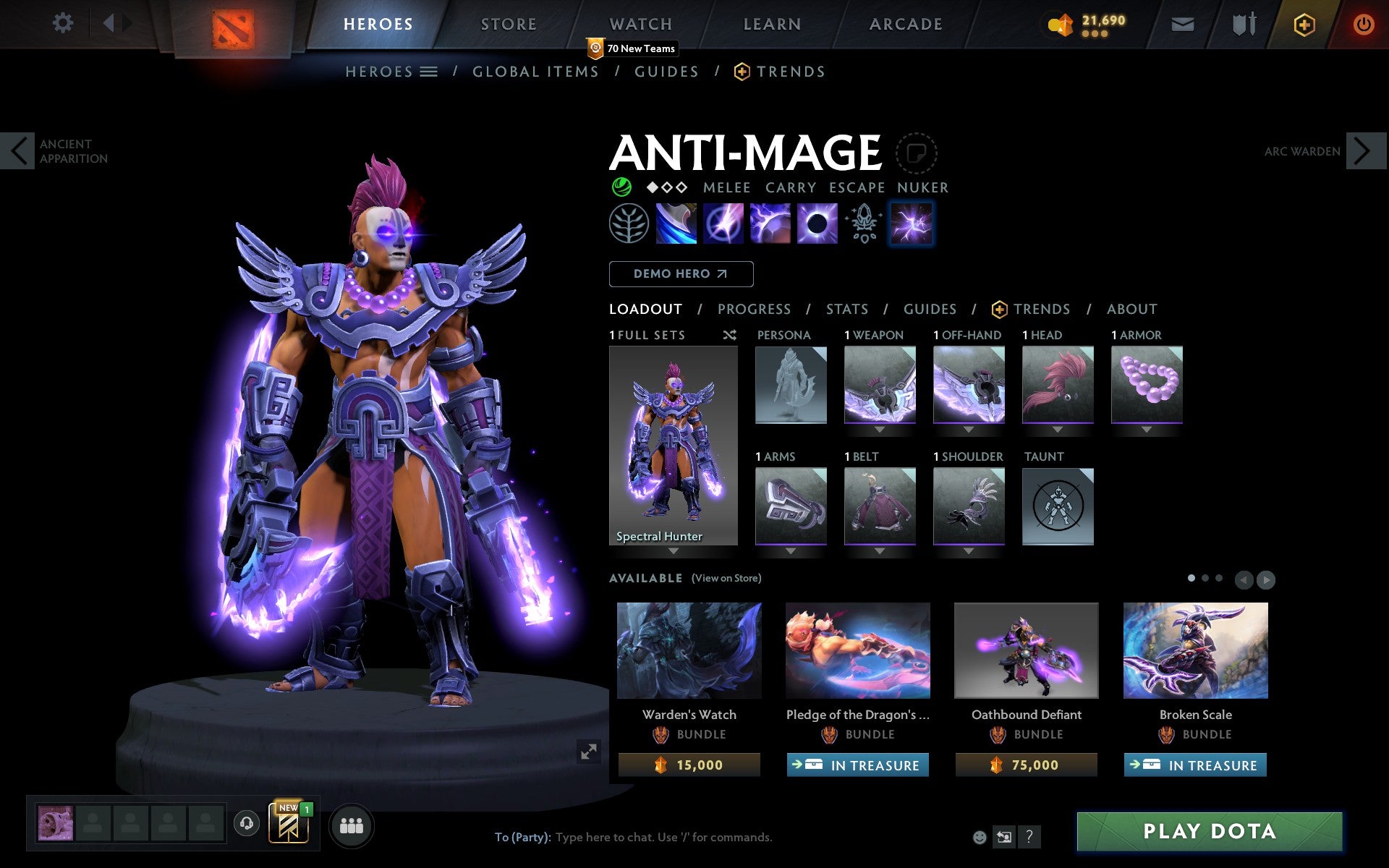Image resolution: width=1389 pixels, height=868 pixels.
Task: Select the Spectral Hunter full set
Action: tap(673, 446)
